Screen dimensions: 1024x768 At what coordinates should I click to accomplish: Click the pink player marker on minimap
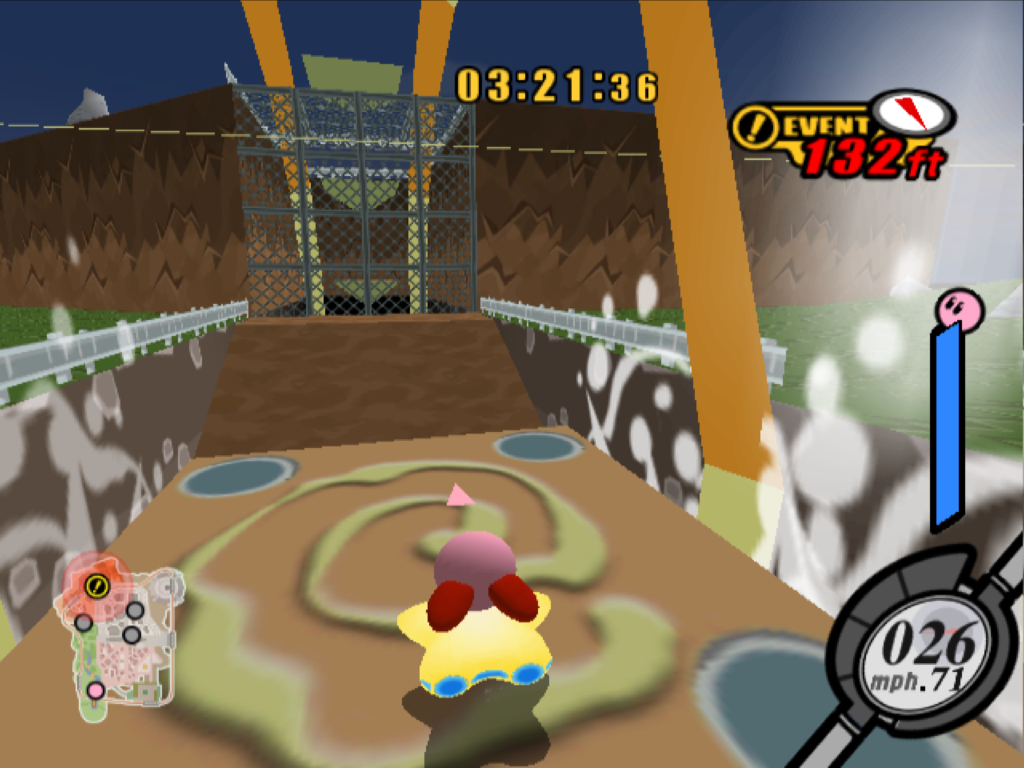coord(96,690)
